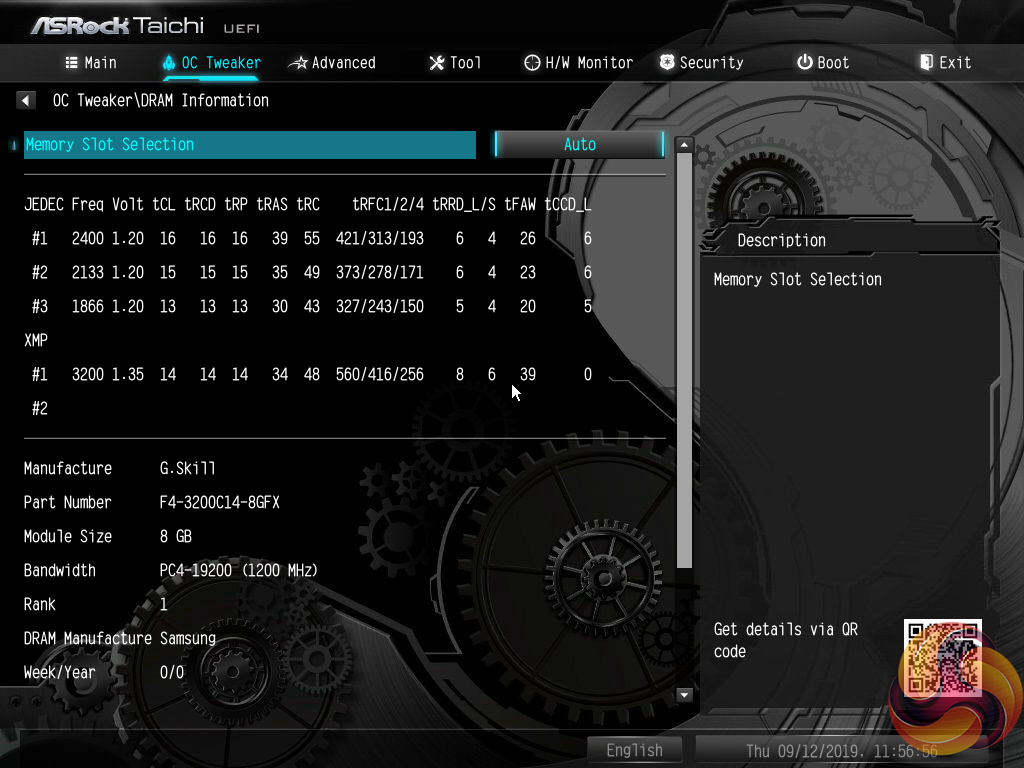Image resolution: width=1024 pixels, height=768 pixels.
Task: Go to the Advanced tab
Action: click(332, 62)
